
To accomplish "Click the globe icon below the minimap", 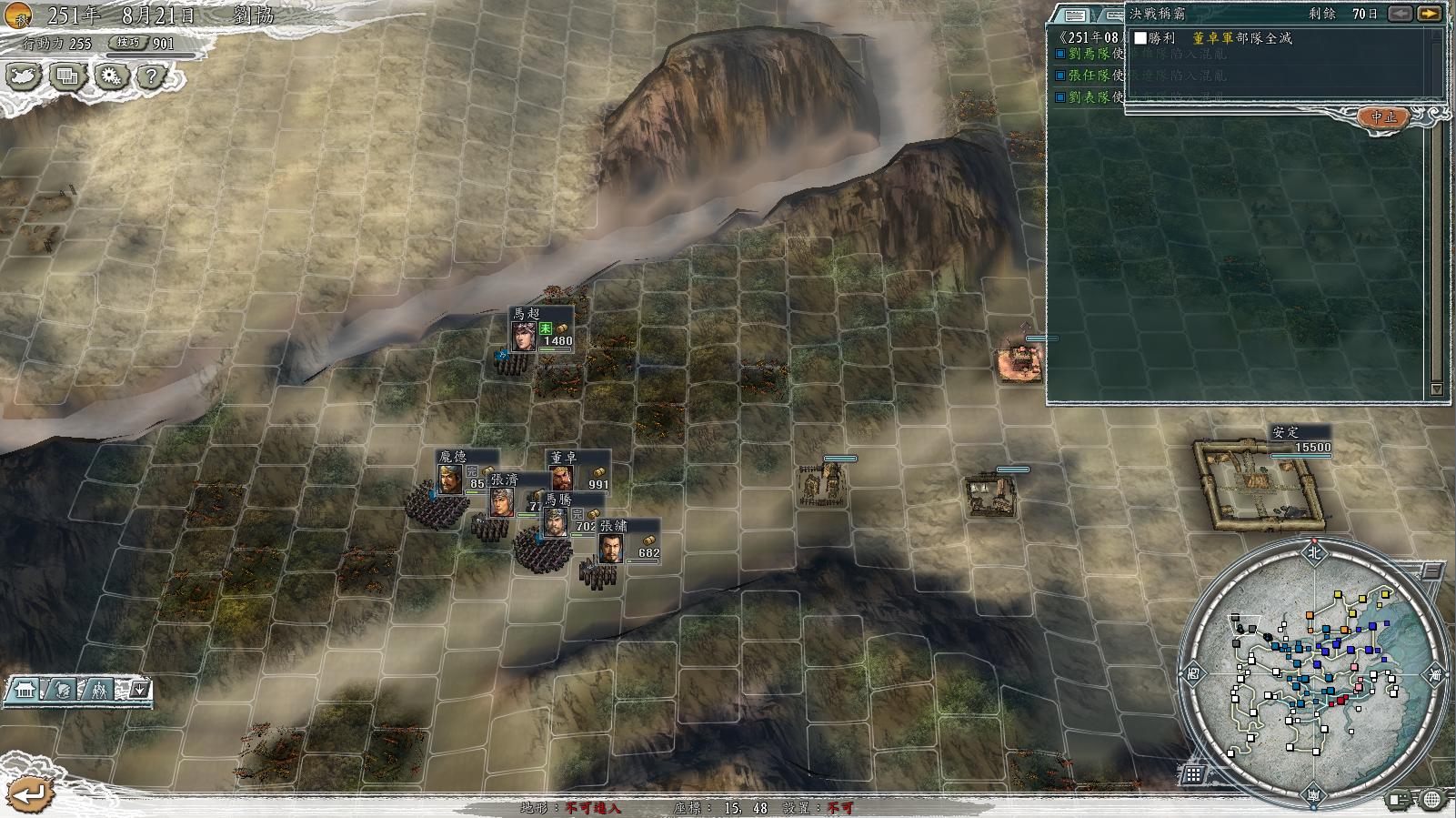I will tap(1432, 800).
